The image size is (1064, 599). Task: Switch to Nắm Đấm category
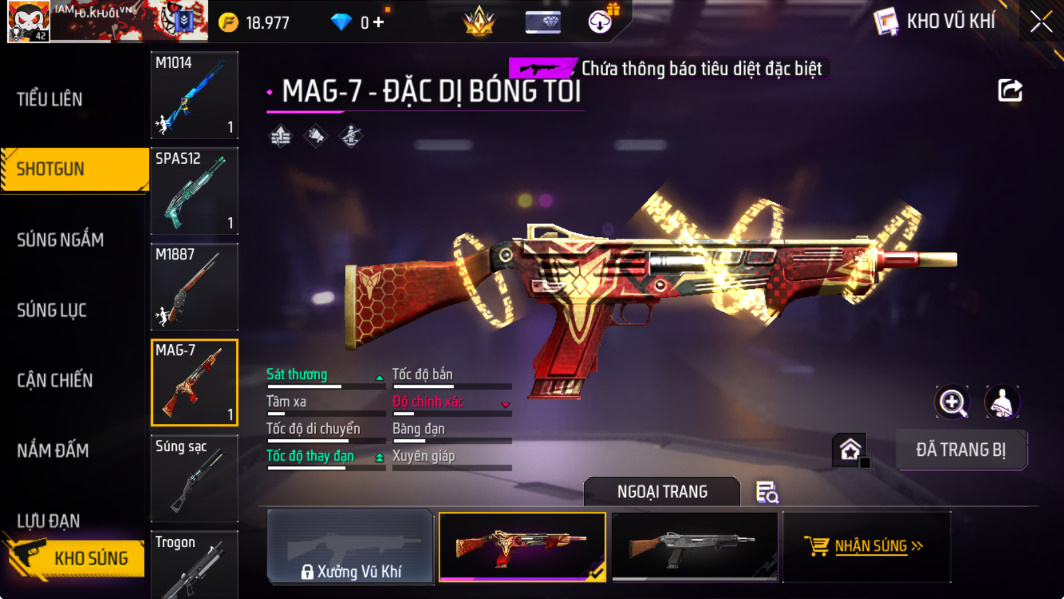pos(53,450)
